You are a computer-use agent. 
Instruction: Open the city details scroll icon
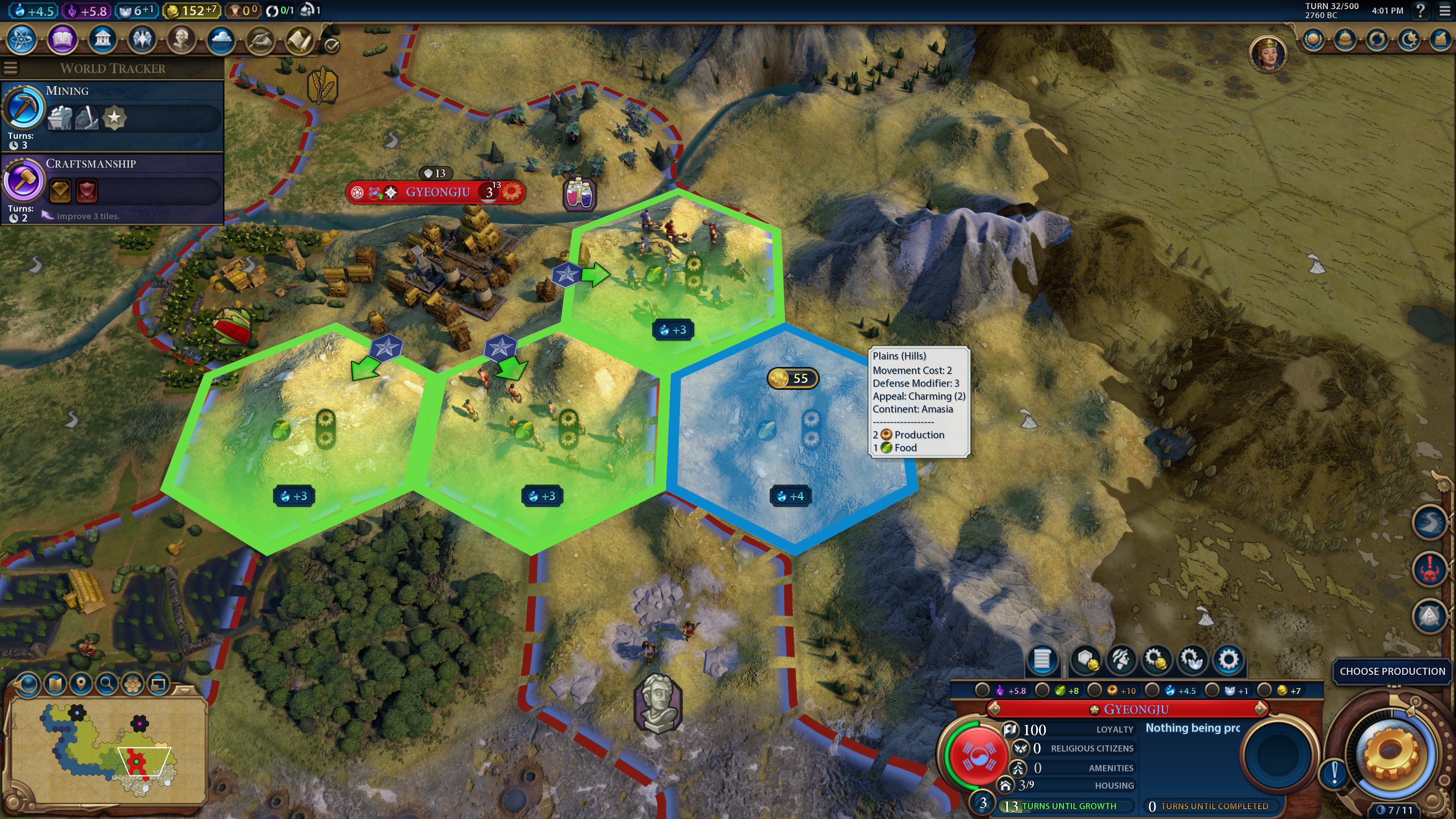click(1042, 659)
